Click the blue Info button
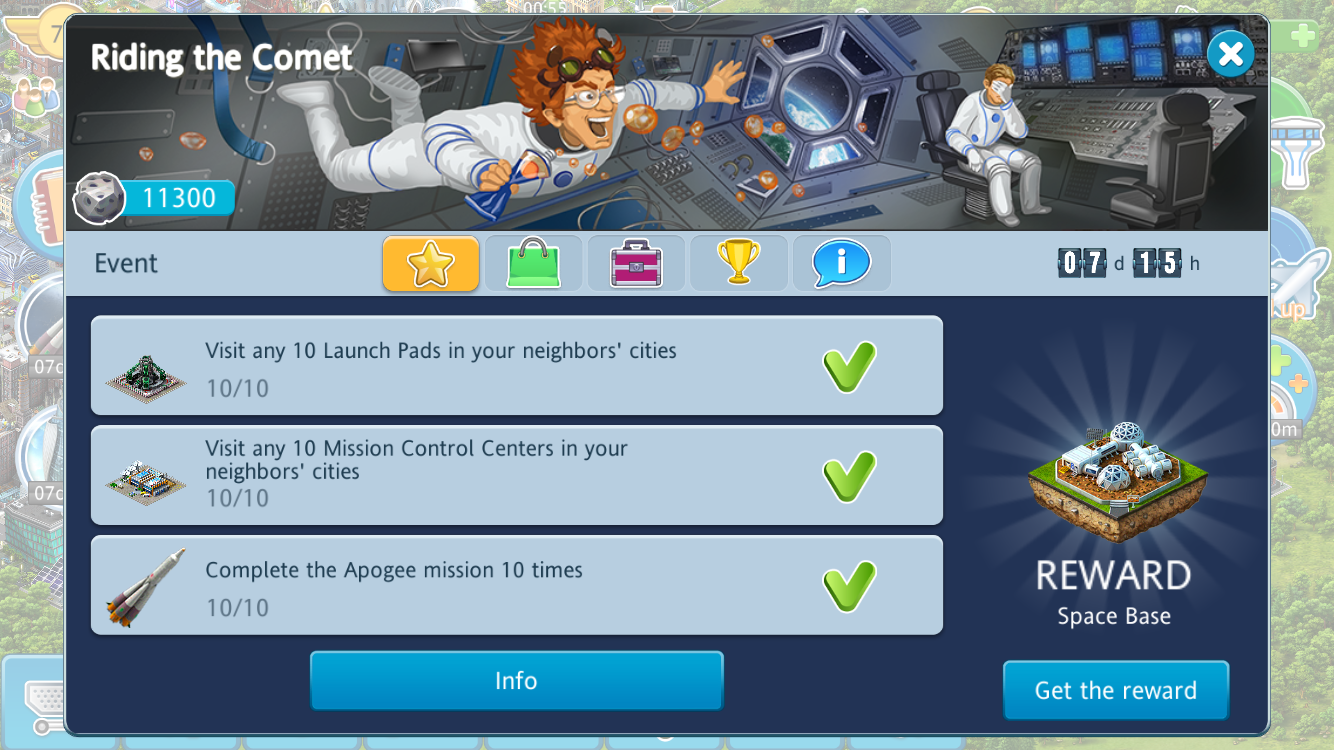The image size is (1334, 750). 516,681
